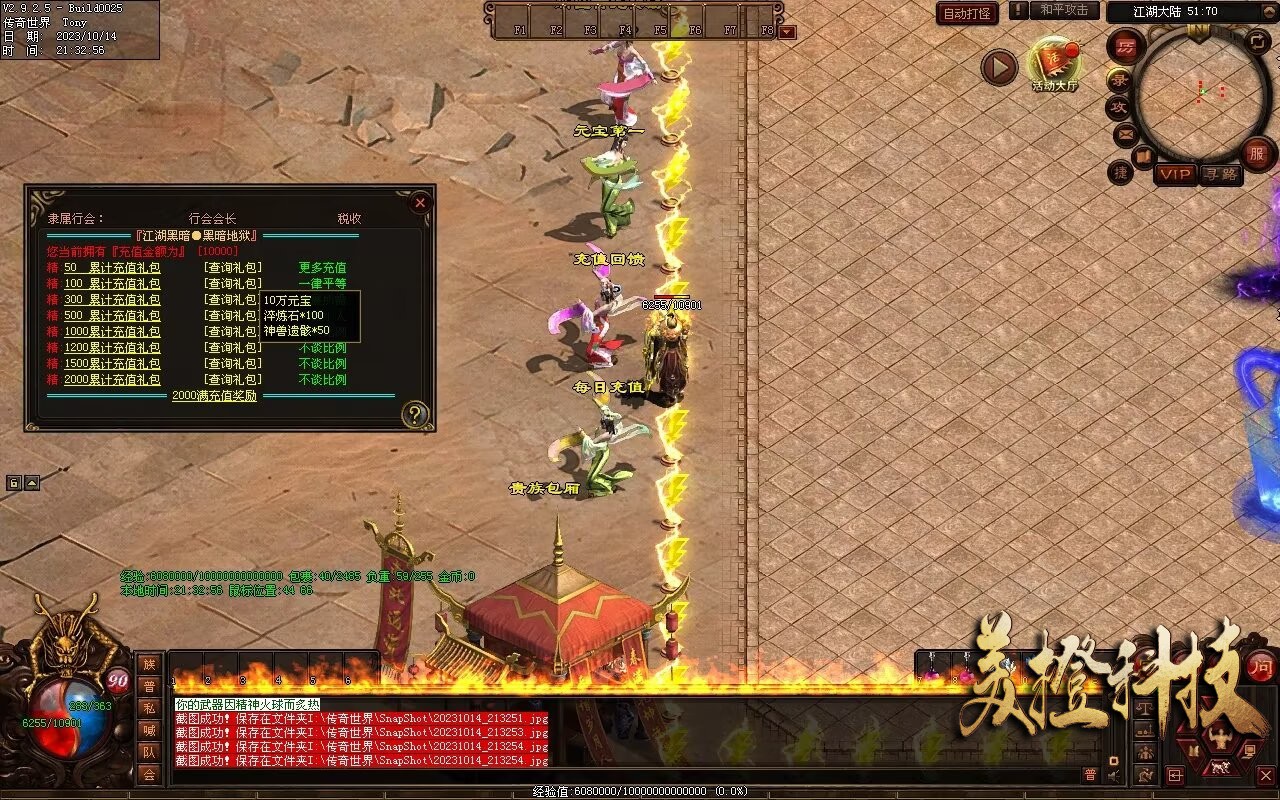
Task: Click the round play arrow button
Action: (998, 67)
